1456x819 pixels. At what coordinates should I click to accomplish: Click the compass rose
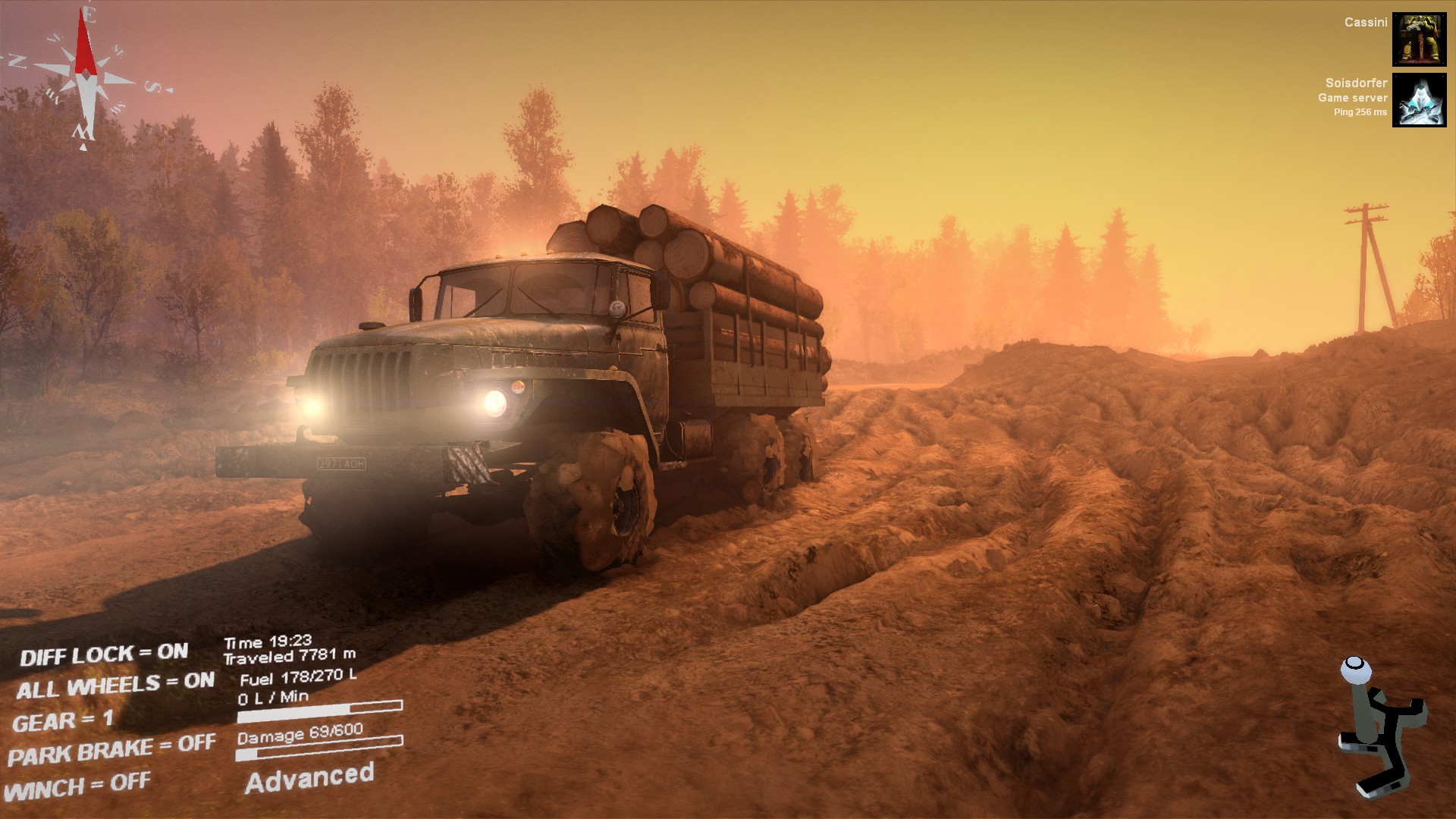[x=85, y=76]
